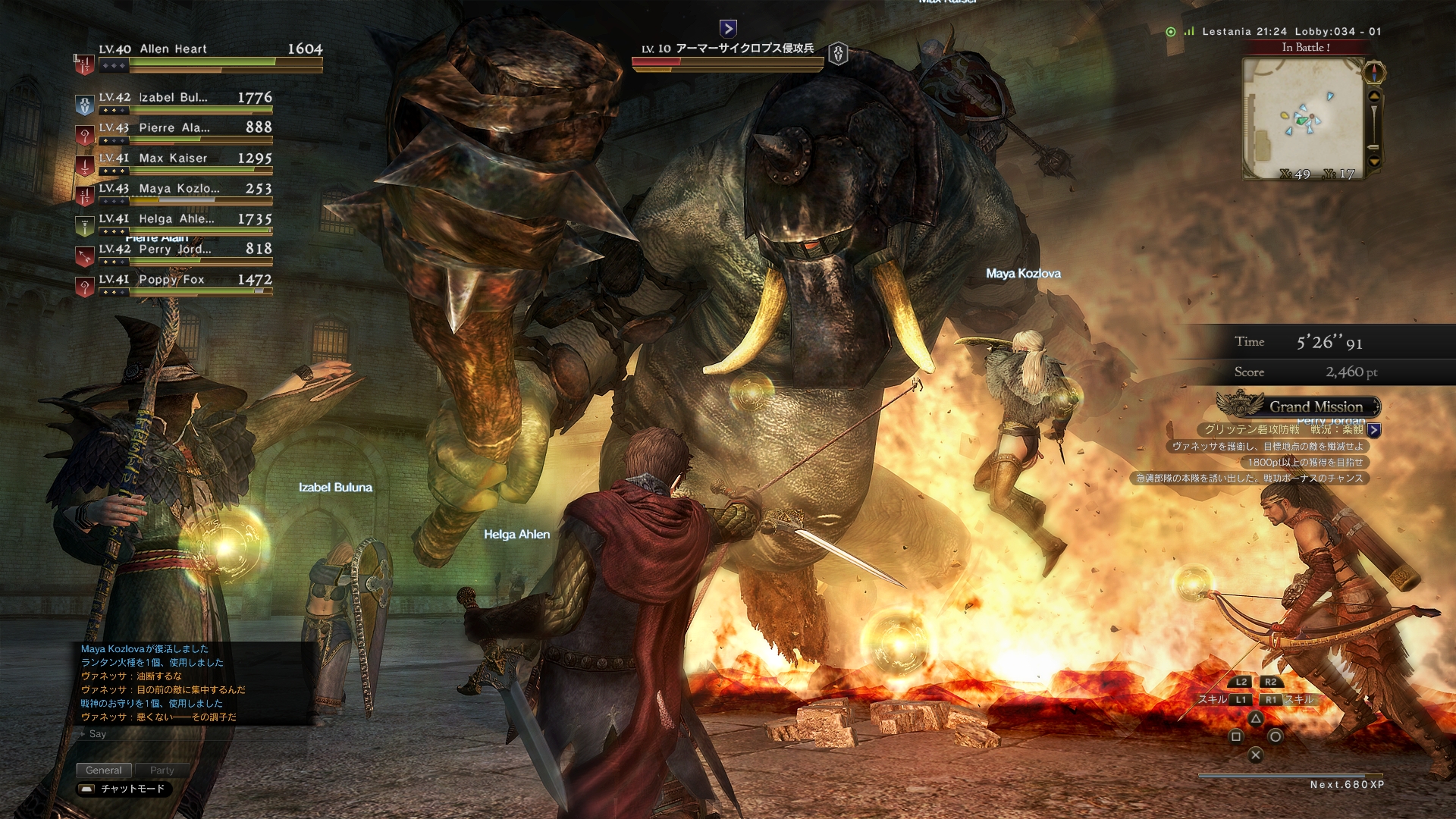Click the armored cyclops enemy name bar
The height and width of the screenshot is (819, 1456).
[x=728, y=49]
